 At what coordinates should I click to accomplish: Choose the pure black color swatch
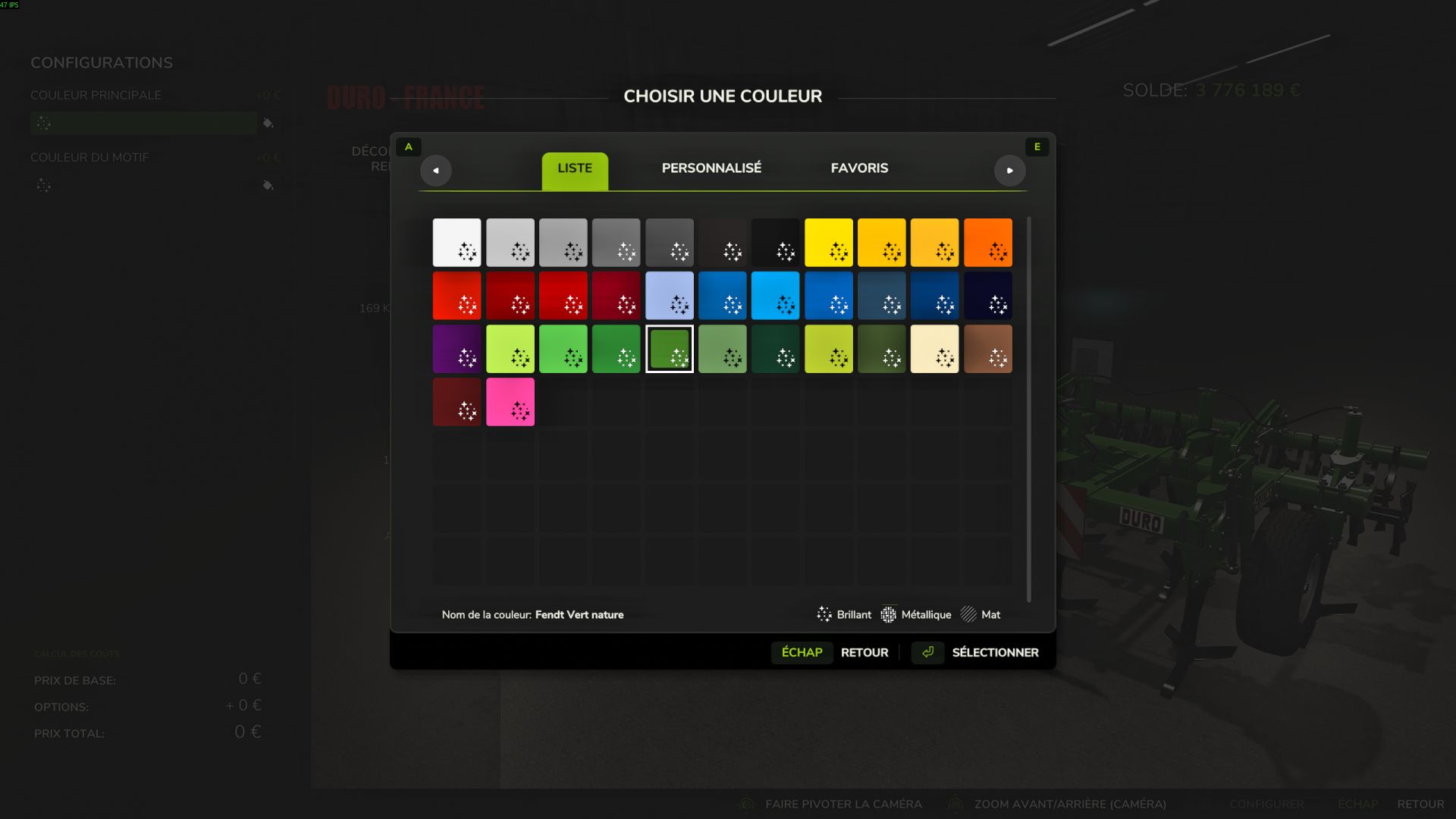[x=775, y=243]
